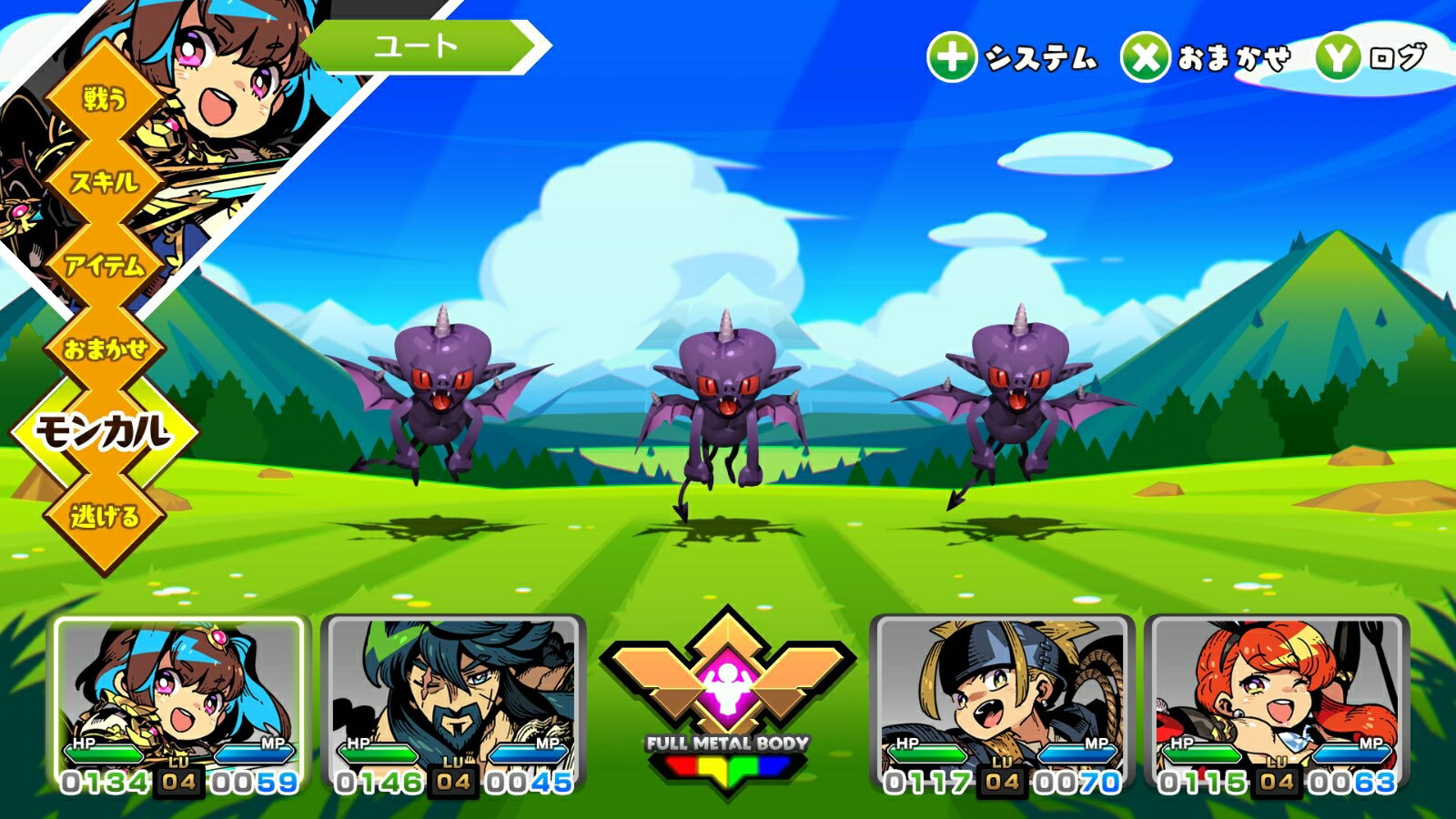The height and width of the screenshot is (819, 1456).
Task: Select the bearded man party portrait
Action: pos(453,703)
